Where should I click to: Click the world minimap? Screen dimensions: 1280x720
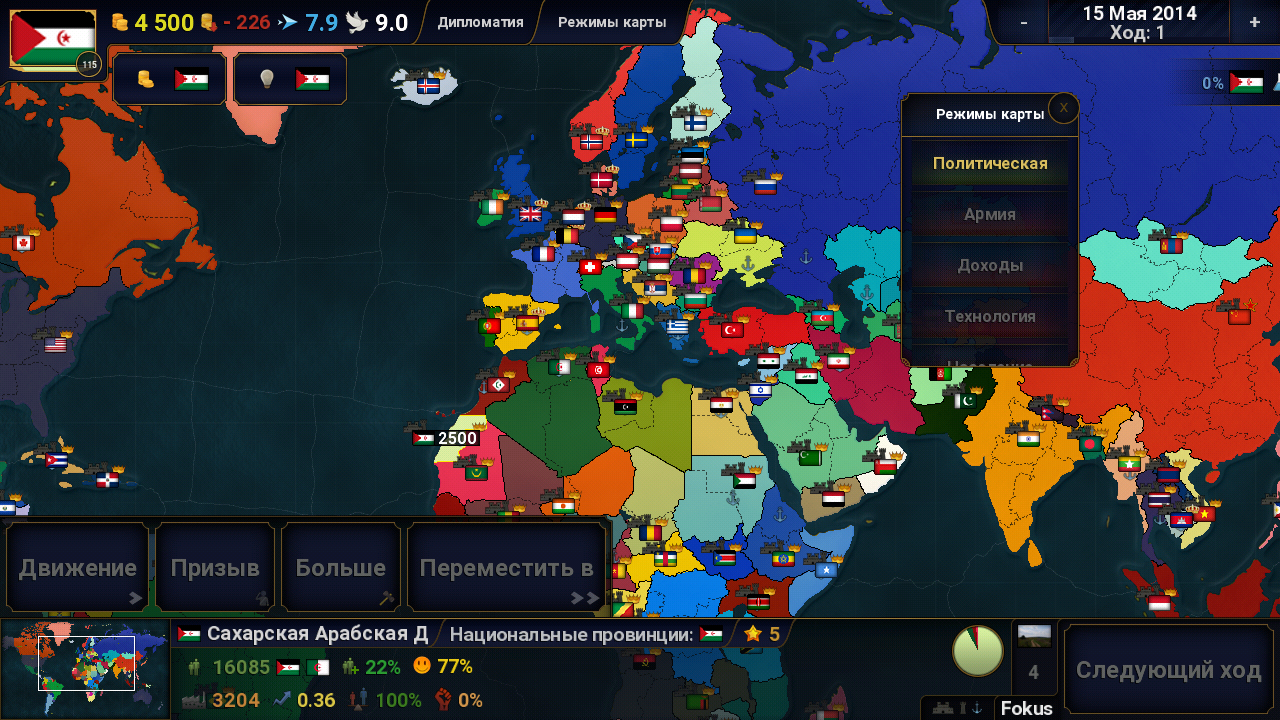coord(85,669)
